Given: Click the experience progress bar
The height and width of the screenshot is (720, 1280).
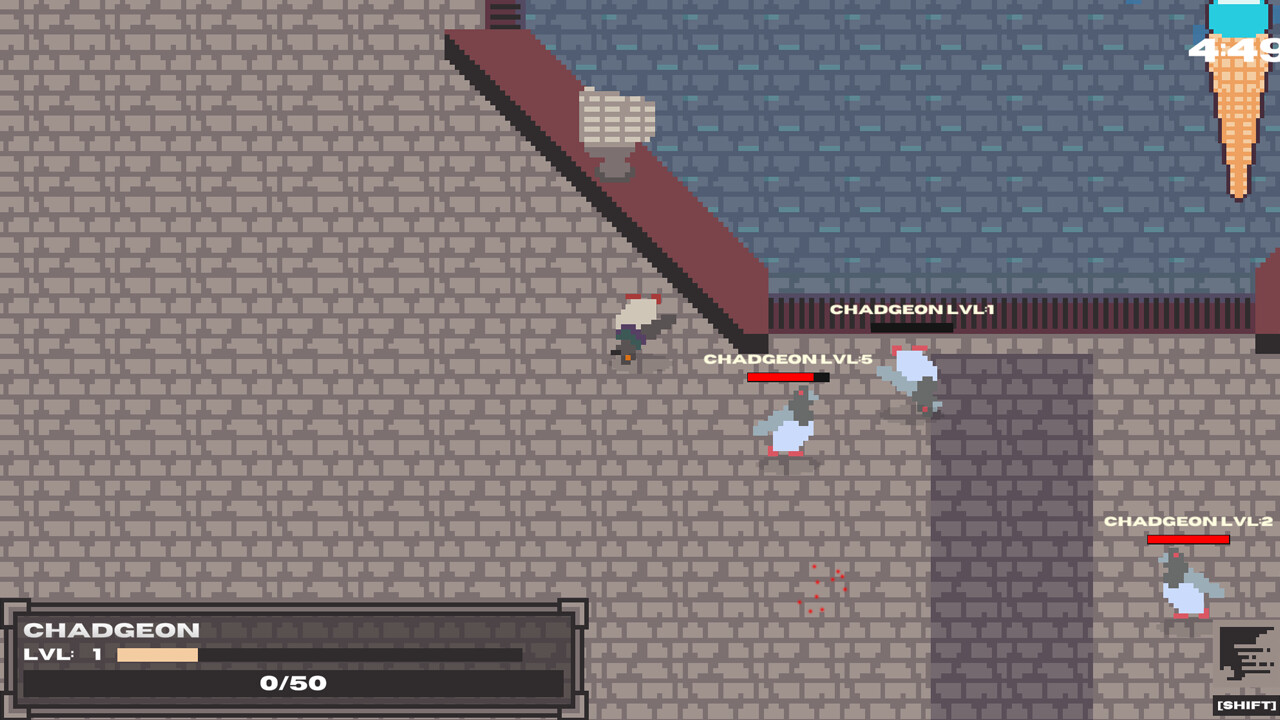Looking at the screenshot, I should pos(320,657).
